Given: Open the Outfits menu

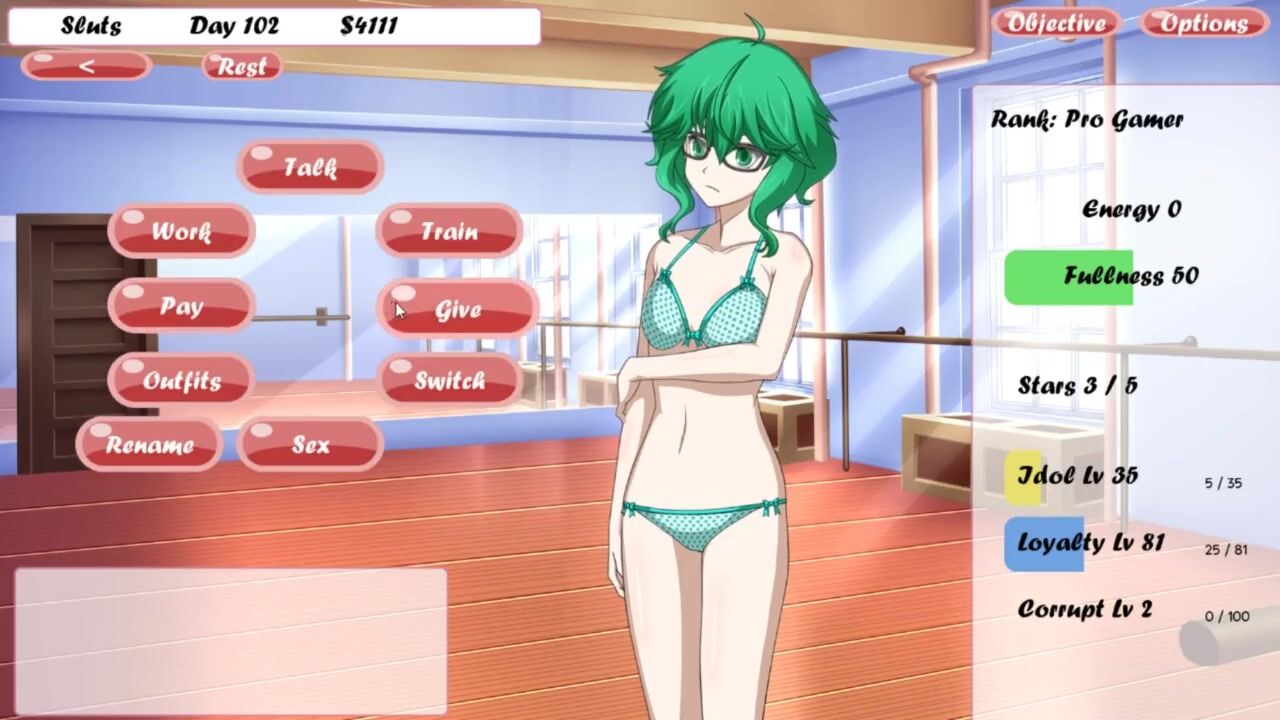Looking at the screenshot, I should coord(181,381).
